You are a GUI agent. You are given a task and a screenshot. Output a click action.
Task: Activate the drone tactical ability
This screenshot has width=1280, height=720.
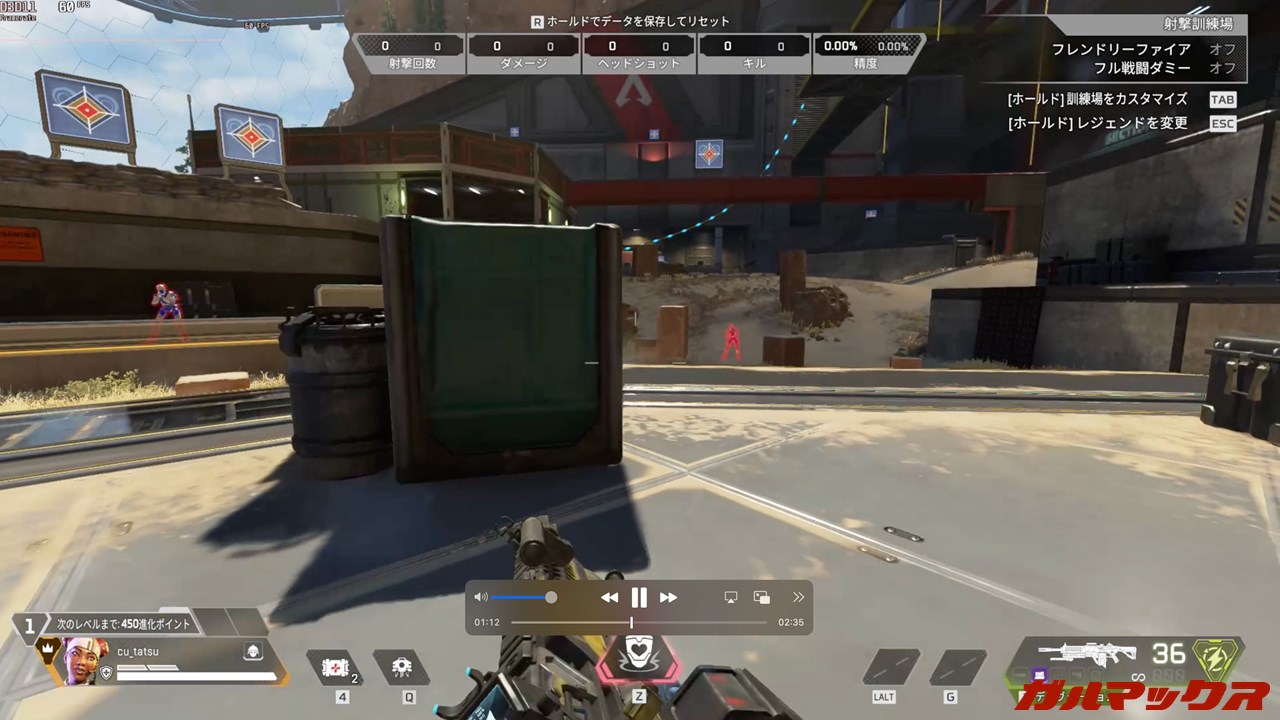pyautogui.click(x=402, y=667)
